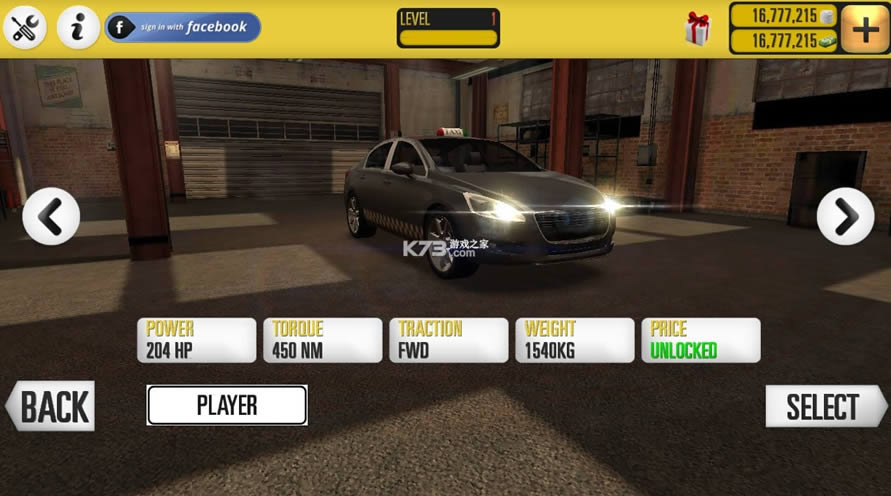Image resolution: width=891 pixels, height=496 pixels.
Task: Sign in with Facebook
Action: [x=183, y=27]
